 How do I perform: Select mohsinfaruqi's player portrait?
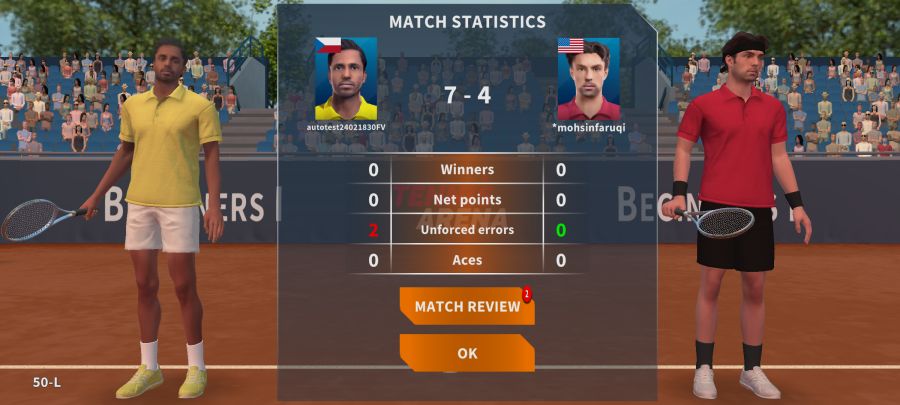(x=588, y=79)
